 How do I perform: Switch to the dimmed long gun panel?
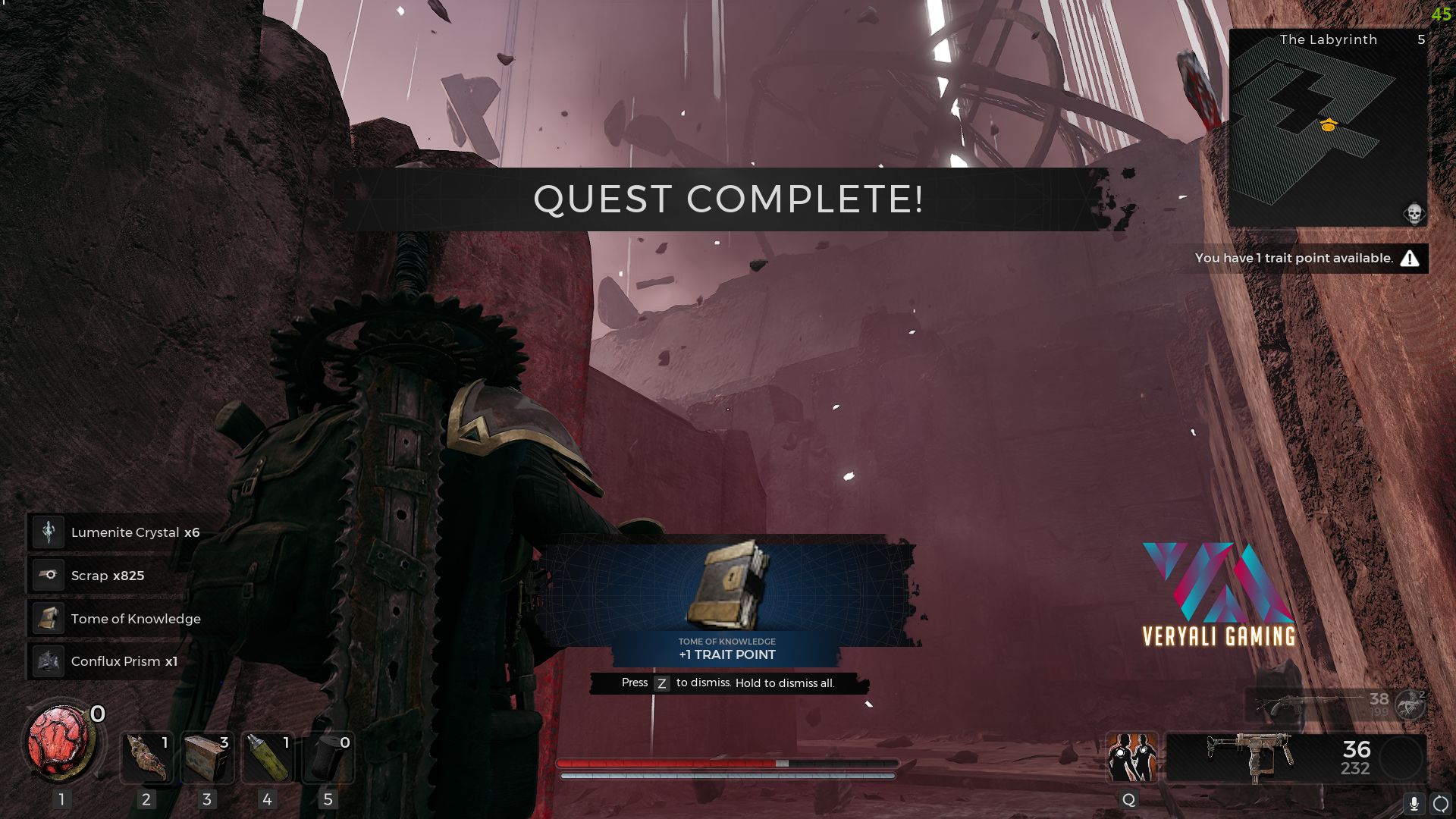1319,704
